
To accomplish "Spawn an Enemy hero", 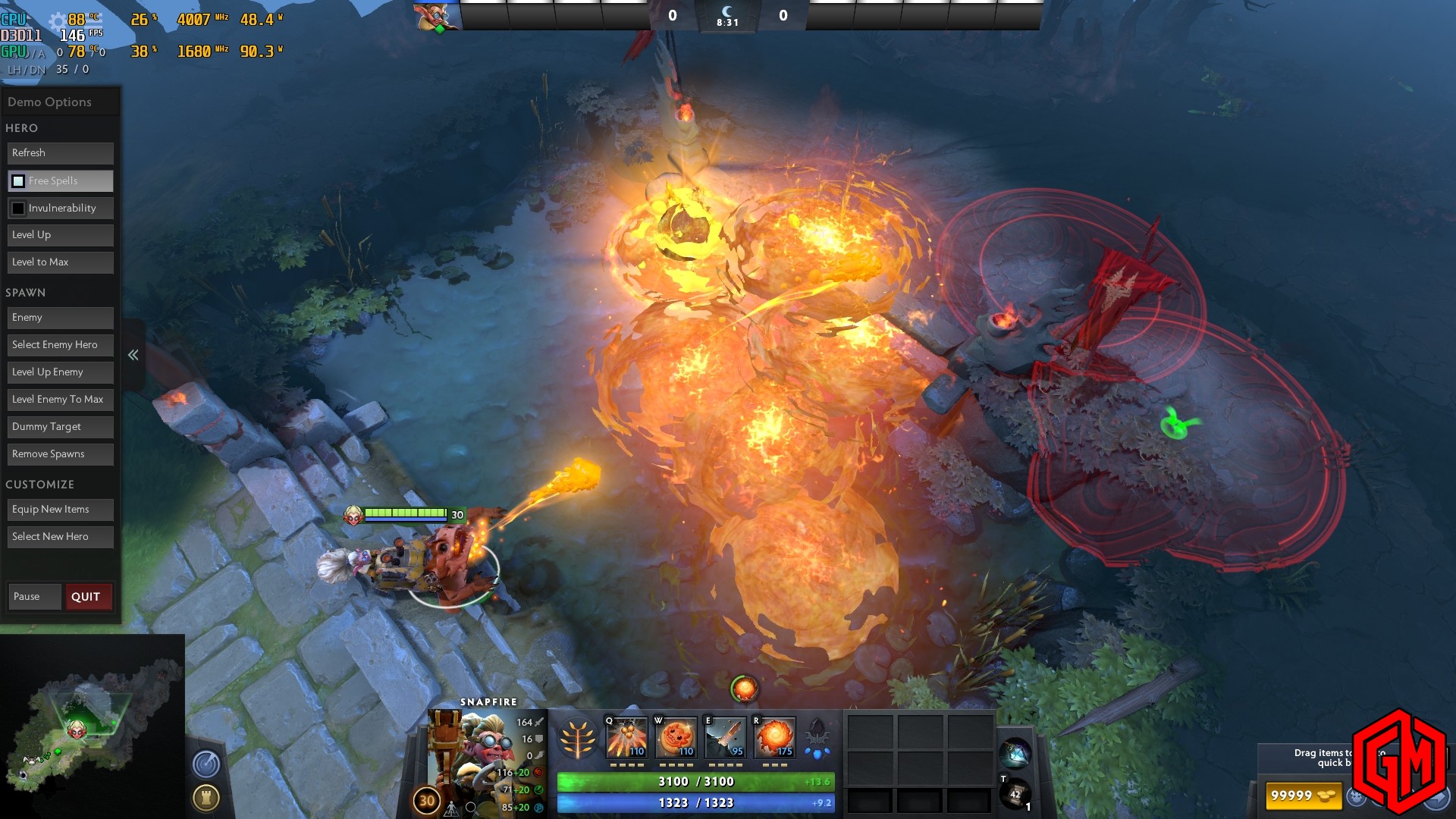I will [x=61, y=318].
